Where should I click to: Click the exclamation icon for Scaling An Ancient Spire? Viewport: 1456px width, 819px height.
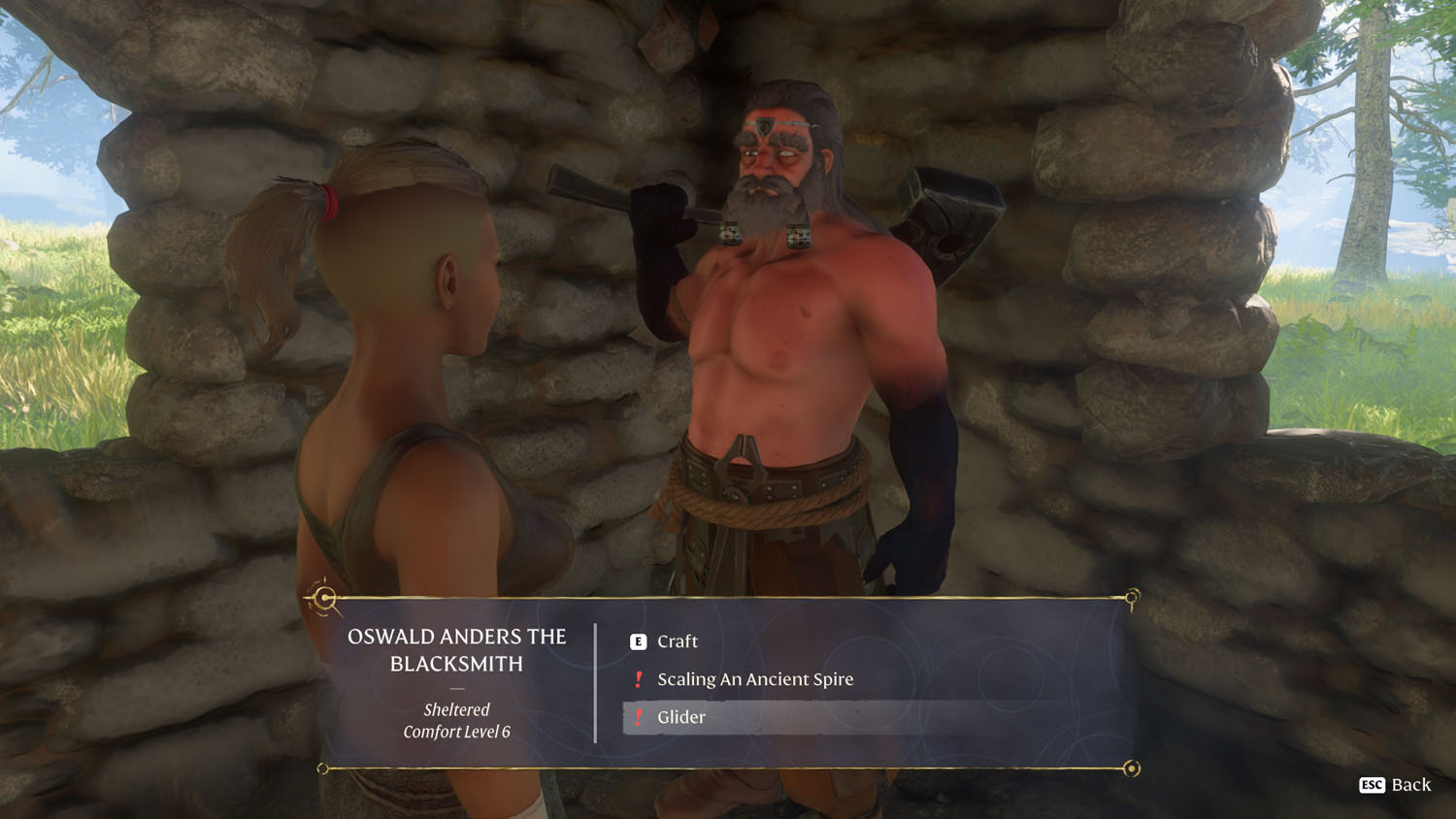(639, 679)
